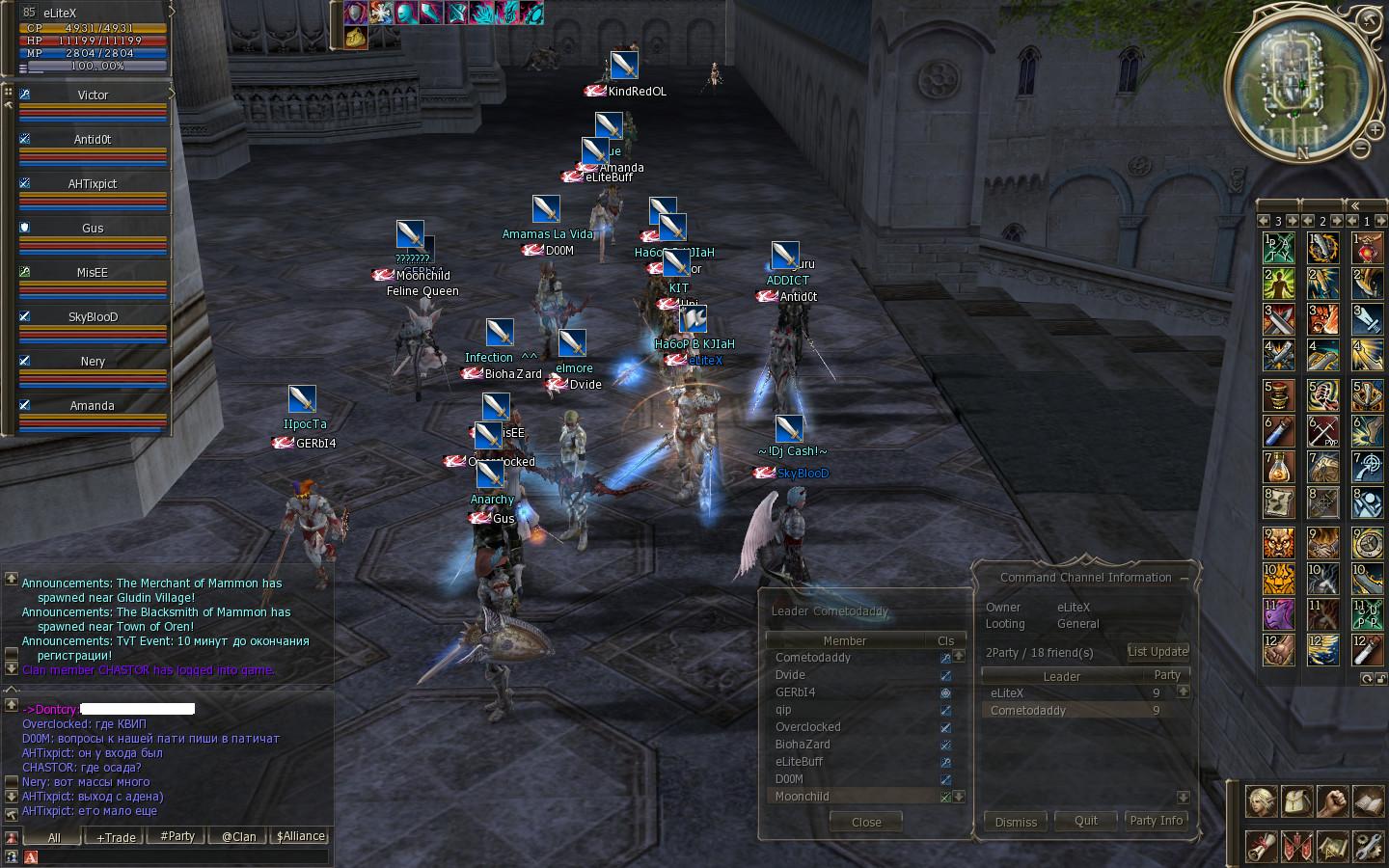Select party member Victor
Viewport: 1389px width, 868px height.
(x=93, y=95)
